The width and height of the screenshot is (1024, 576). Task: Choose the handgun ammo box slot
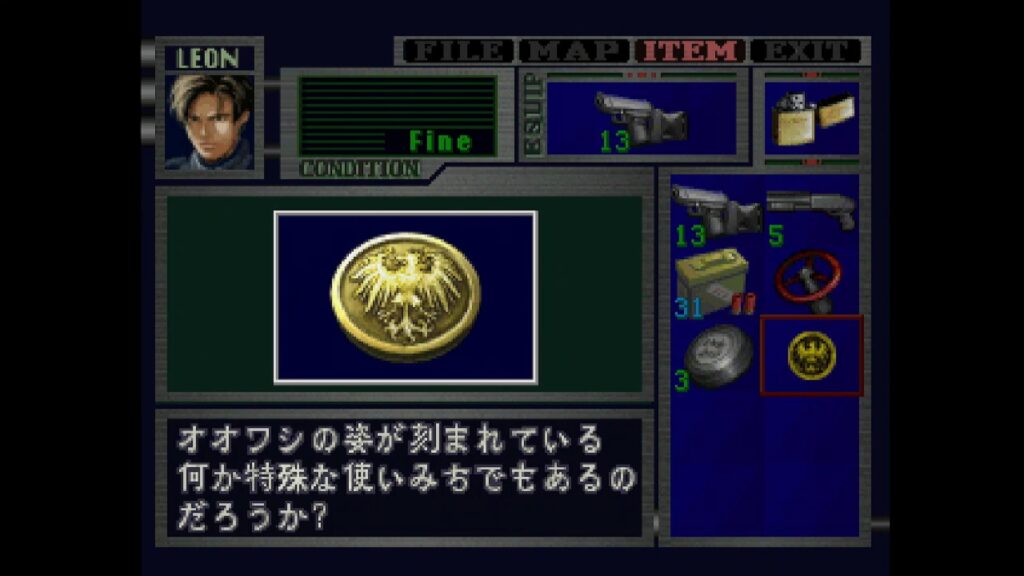coord(715,281)
